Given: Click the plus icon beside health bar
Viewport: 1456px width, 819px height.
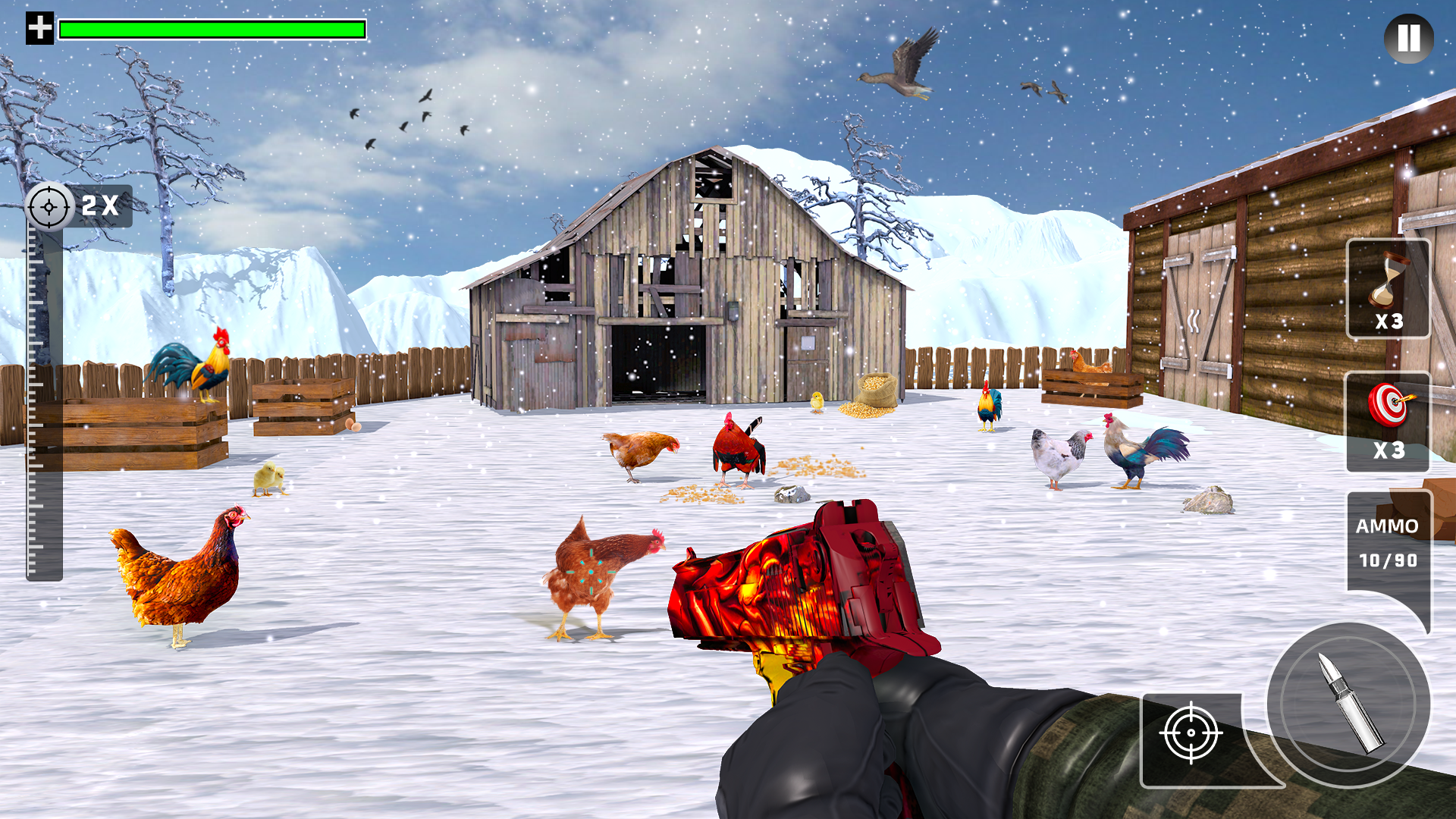Looking at the screenshot, I should point(38,28).
